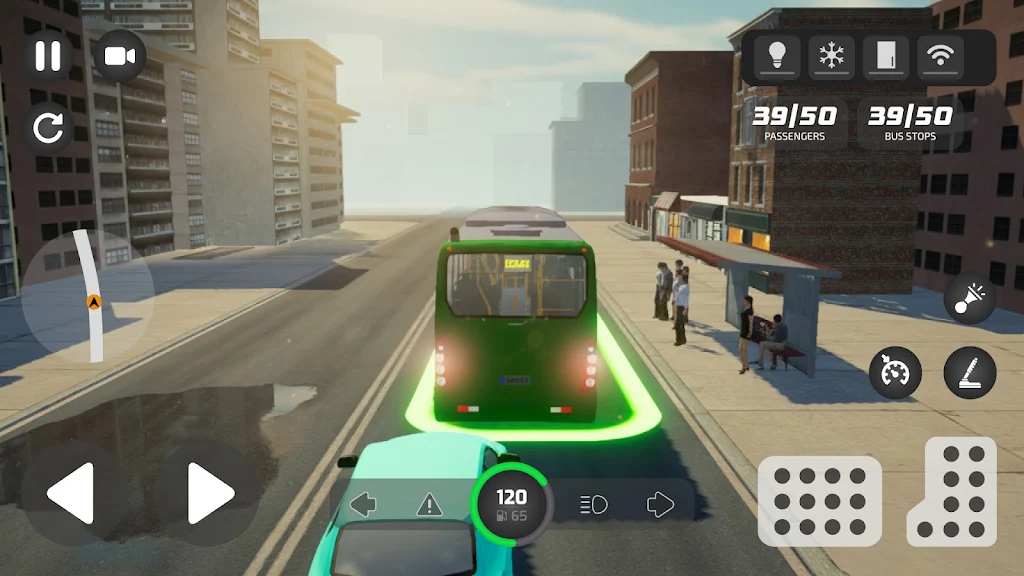Activate the left turn signal

pos(363,504)
